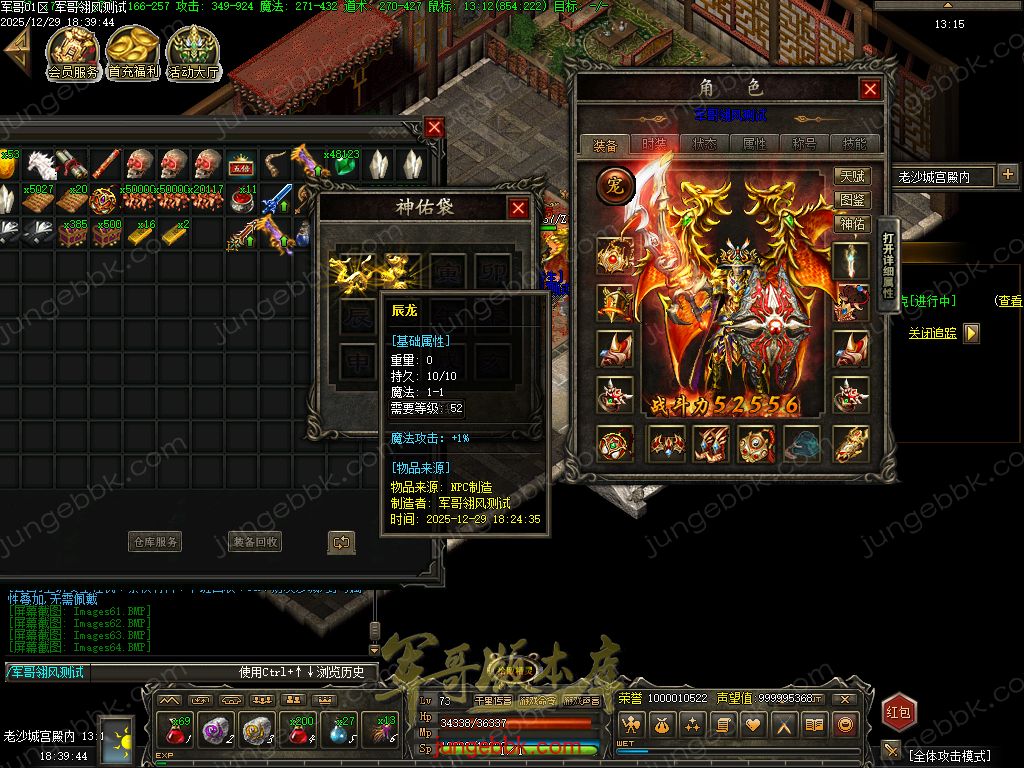
Task: Open the 首充福利 first-recharge bonus
Action: point(133,53)
